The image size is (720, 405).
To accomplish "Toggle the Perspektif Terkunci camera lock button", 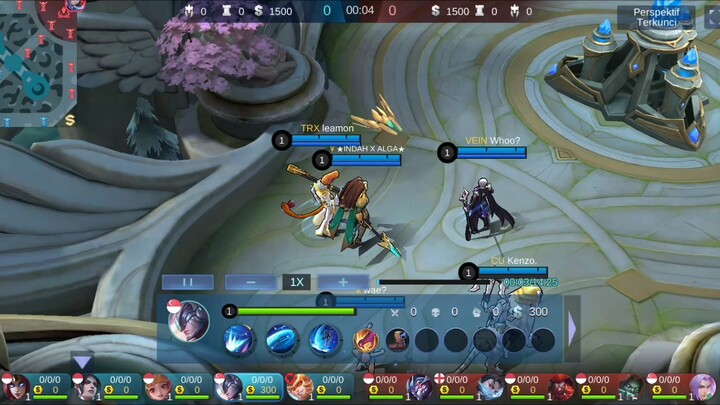I will [x=655, y=16].
